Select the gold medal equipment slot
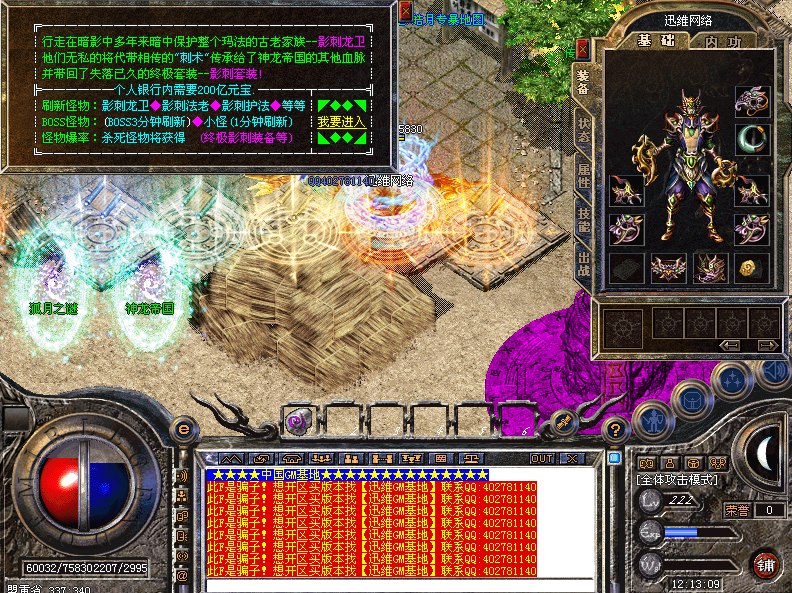Viewport: 792px width, 593px height. coord(750,267)
